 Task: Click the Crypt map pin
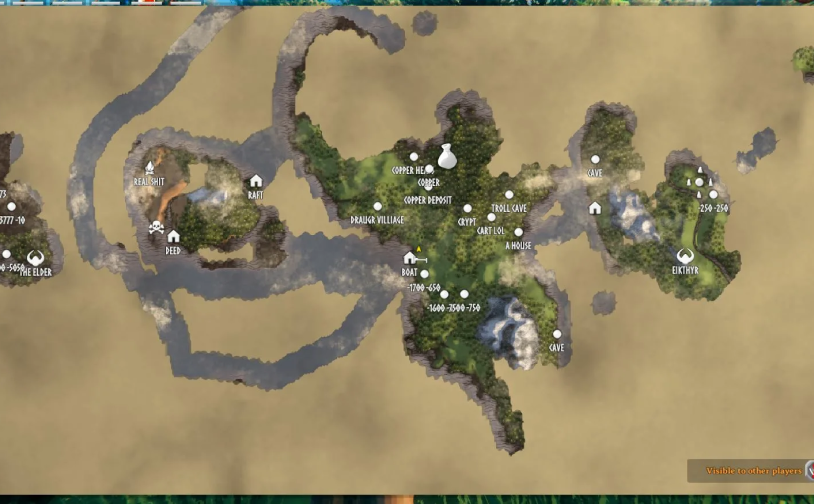(x=467, y=209)
